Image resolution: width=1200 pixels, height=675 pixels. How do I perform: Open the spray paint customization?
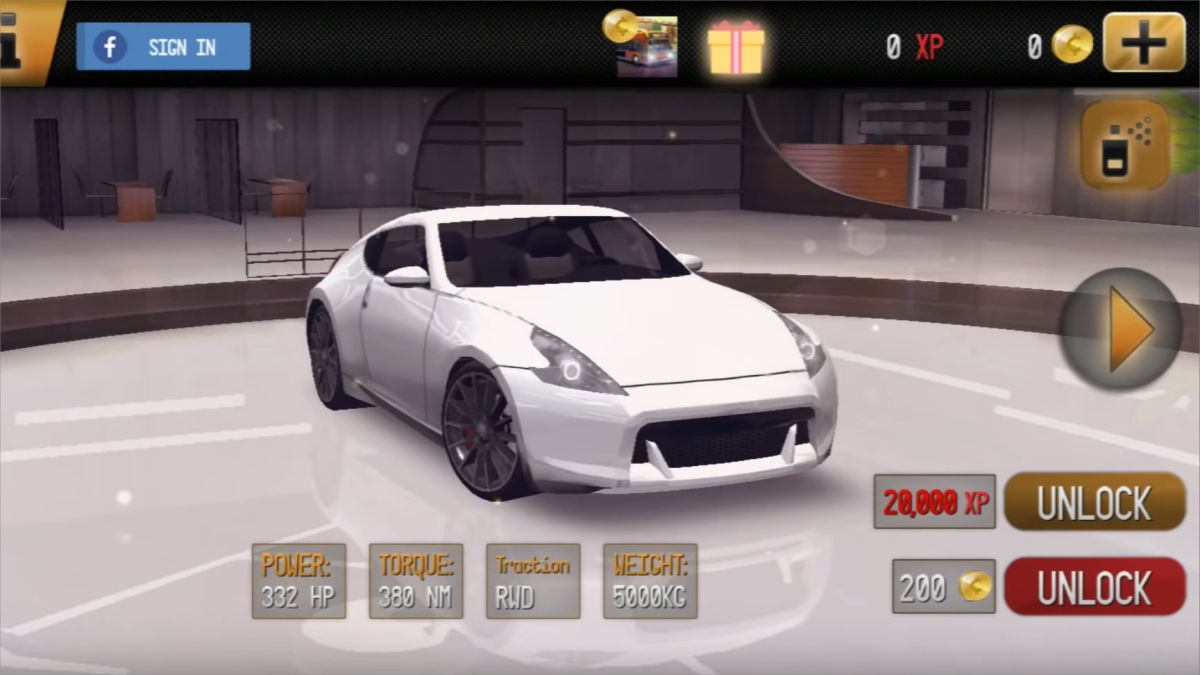[1125, 145]
